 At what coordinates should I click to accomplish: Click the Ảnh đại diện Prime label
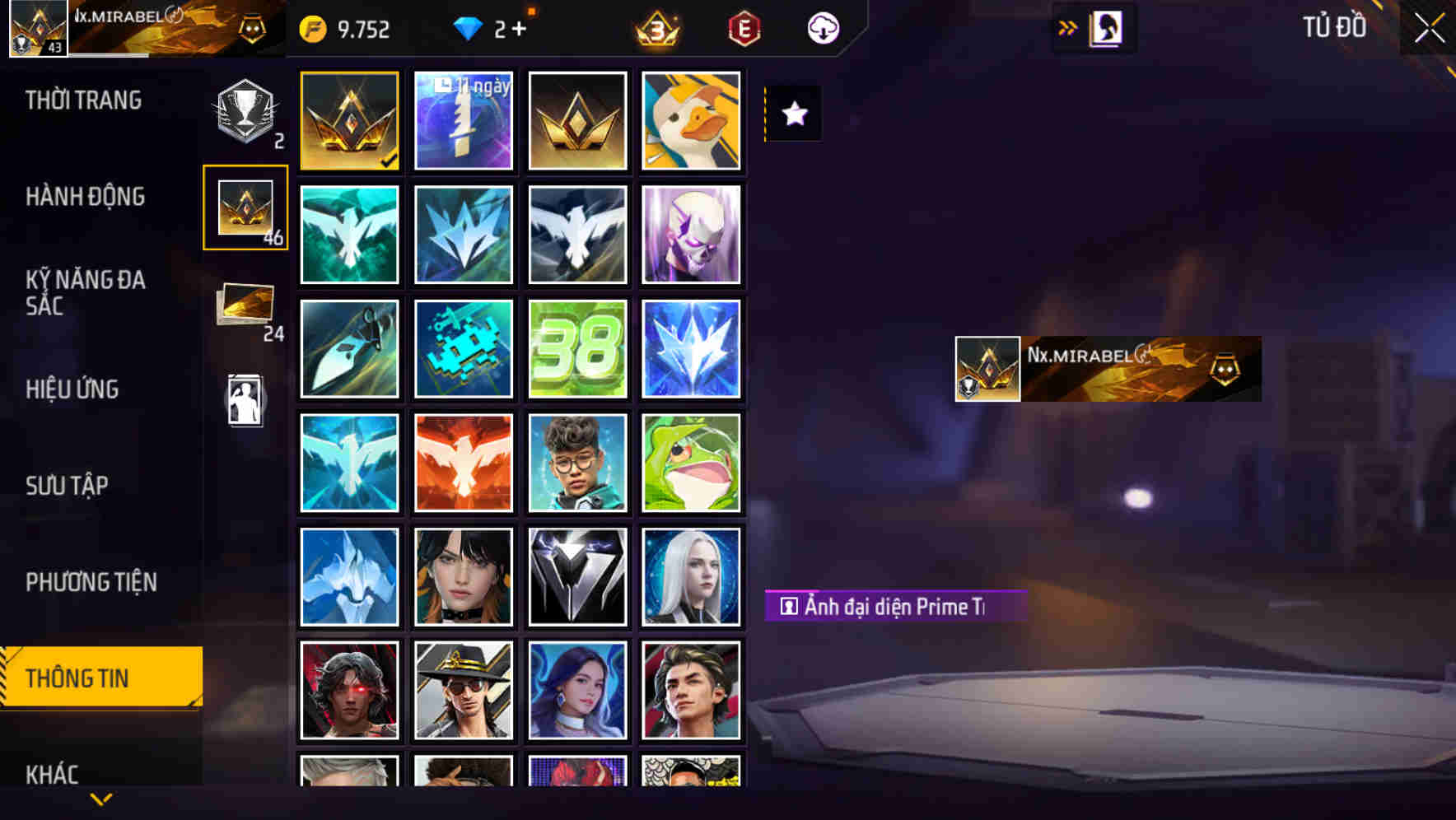coord(893,607)
